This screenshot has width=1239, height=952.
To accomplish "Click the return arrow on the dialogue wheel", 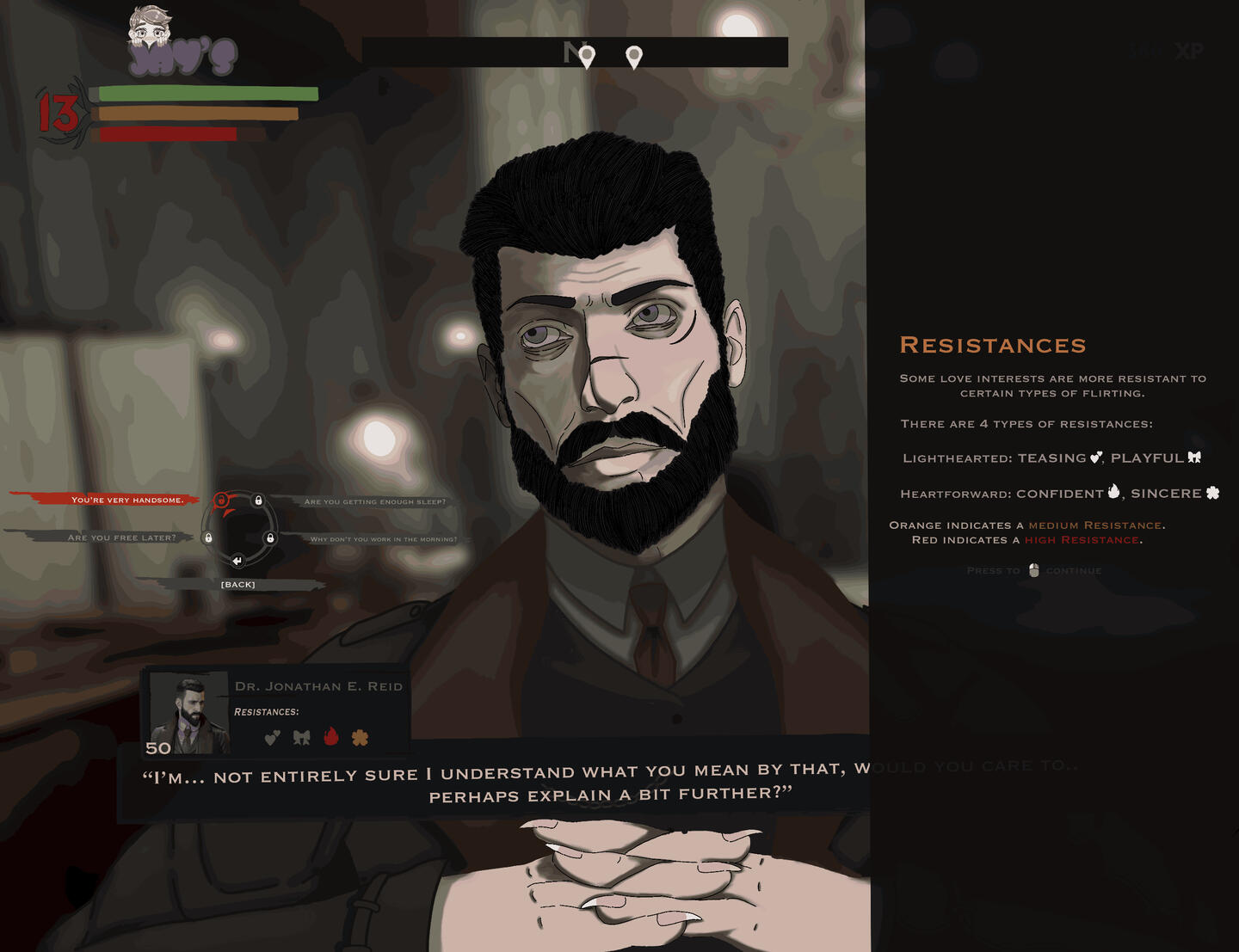I will 237,561.
